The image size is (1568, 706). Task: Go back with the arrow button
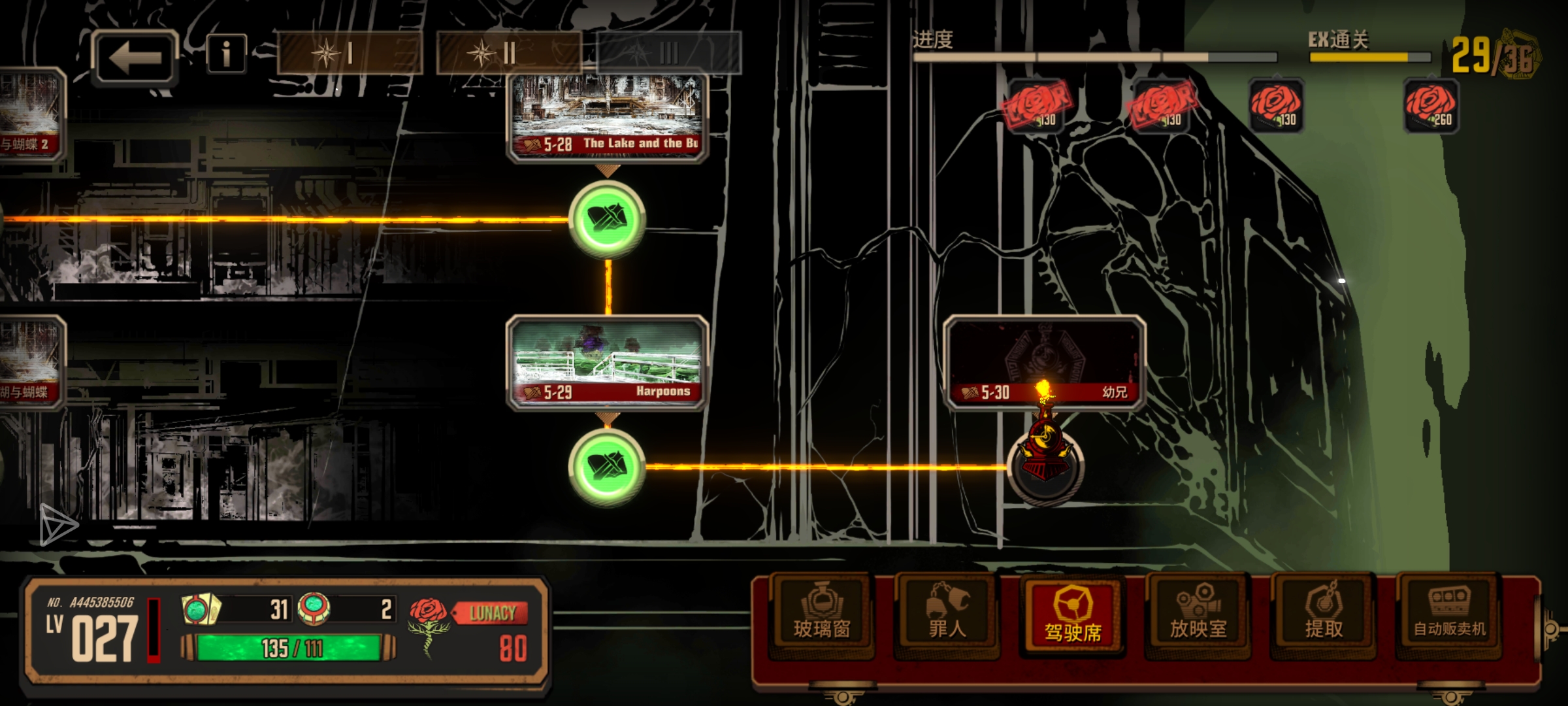[135, 58]
